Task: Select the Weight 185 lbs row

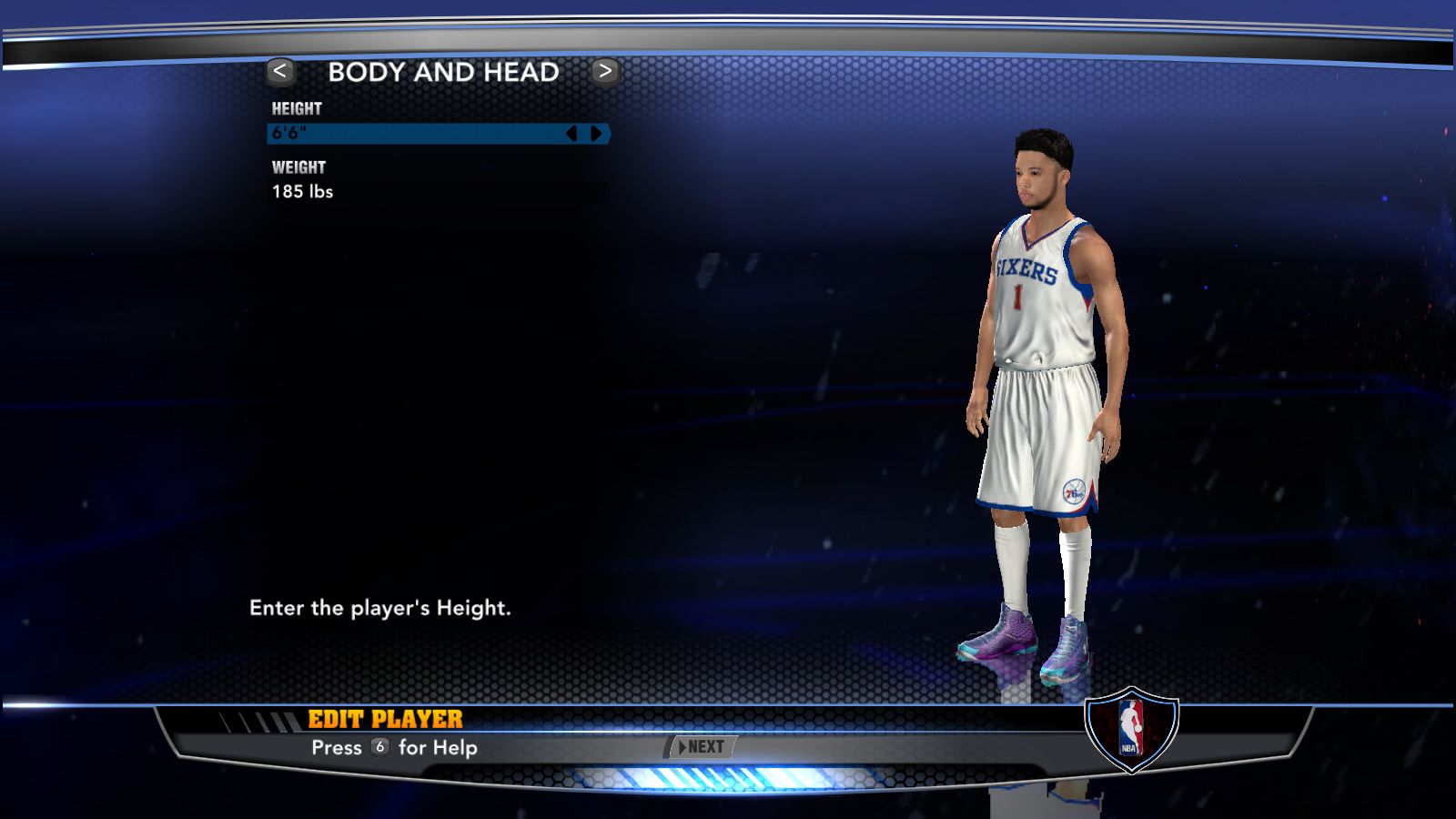Action: [x=437, y=192]
